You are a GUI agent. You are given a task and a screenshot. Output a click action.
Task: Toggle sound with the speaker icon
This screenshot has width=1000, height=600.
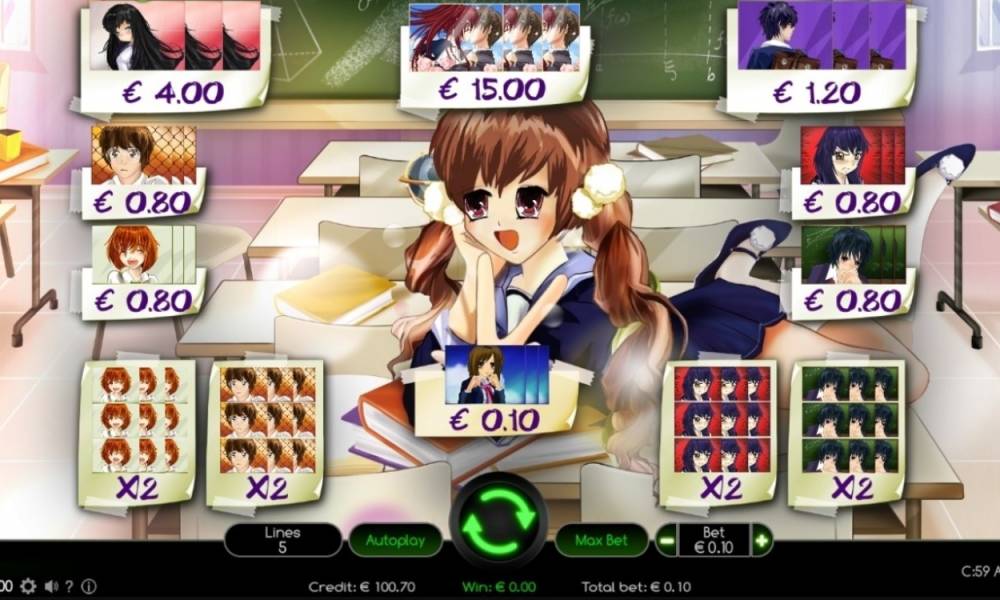coord(50,586)
